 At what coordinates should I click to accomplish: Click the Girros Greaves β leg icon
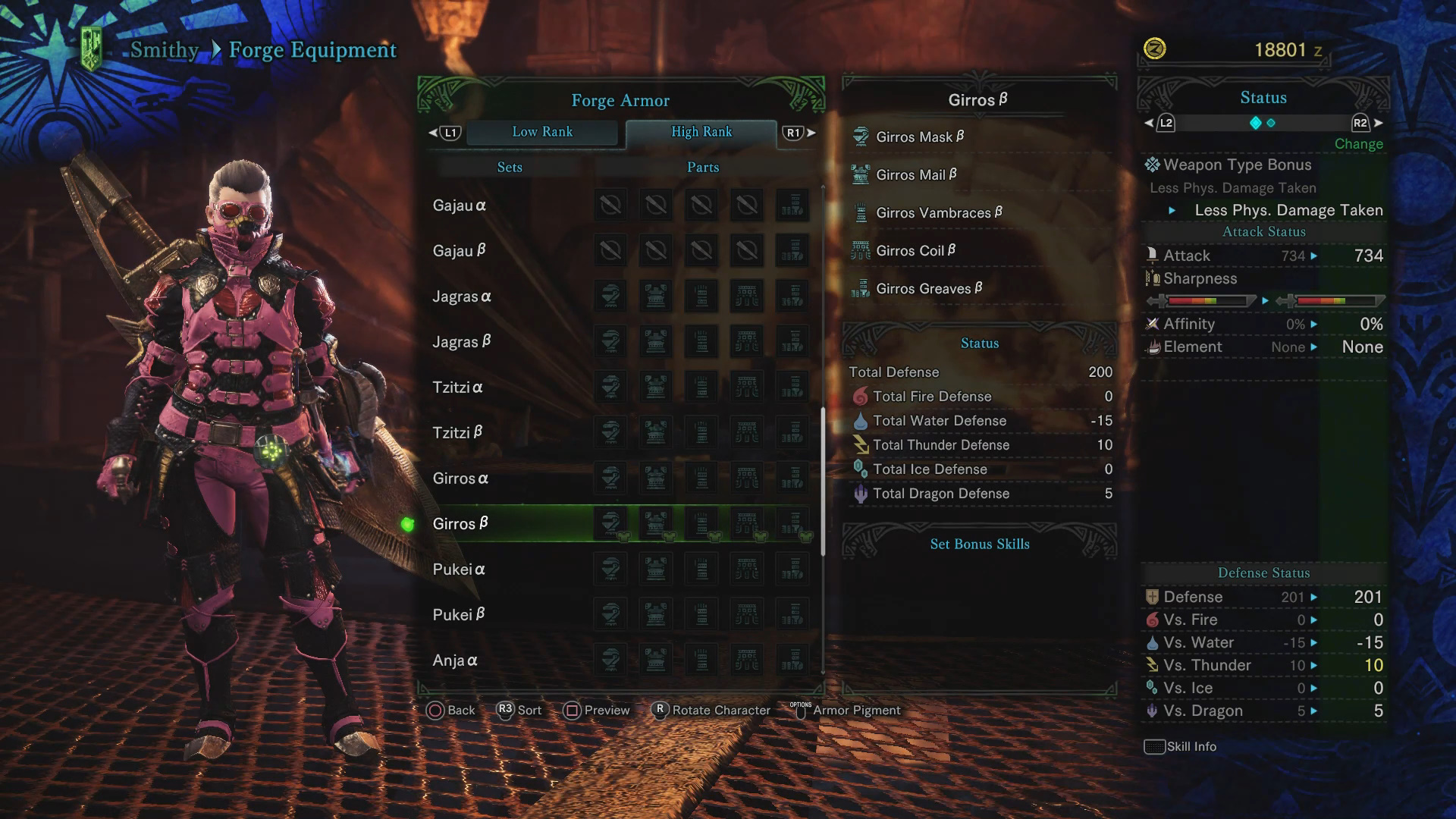(862, 288)
